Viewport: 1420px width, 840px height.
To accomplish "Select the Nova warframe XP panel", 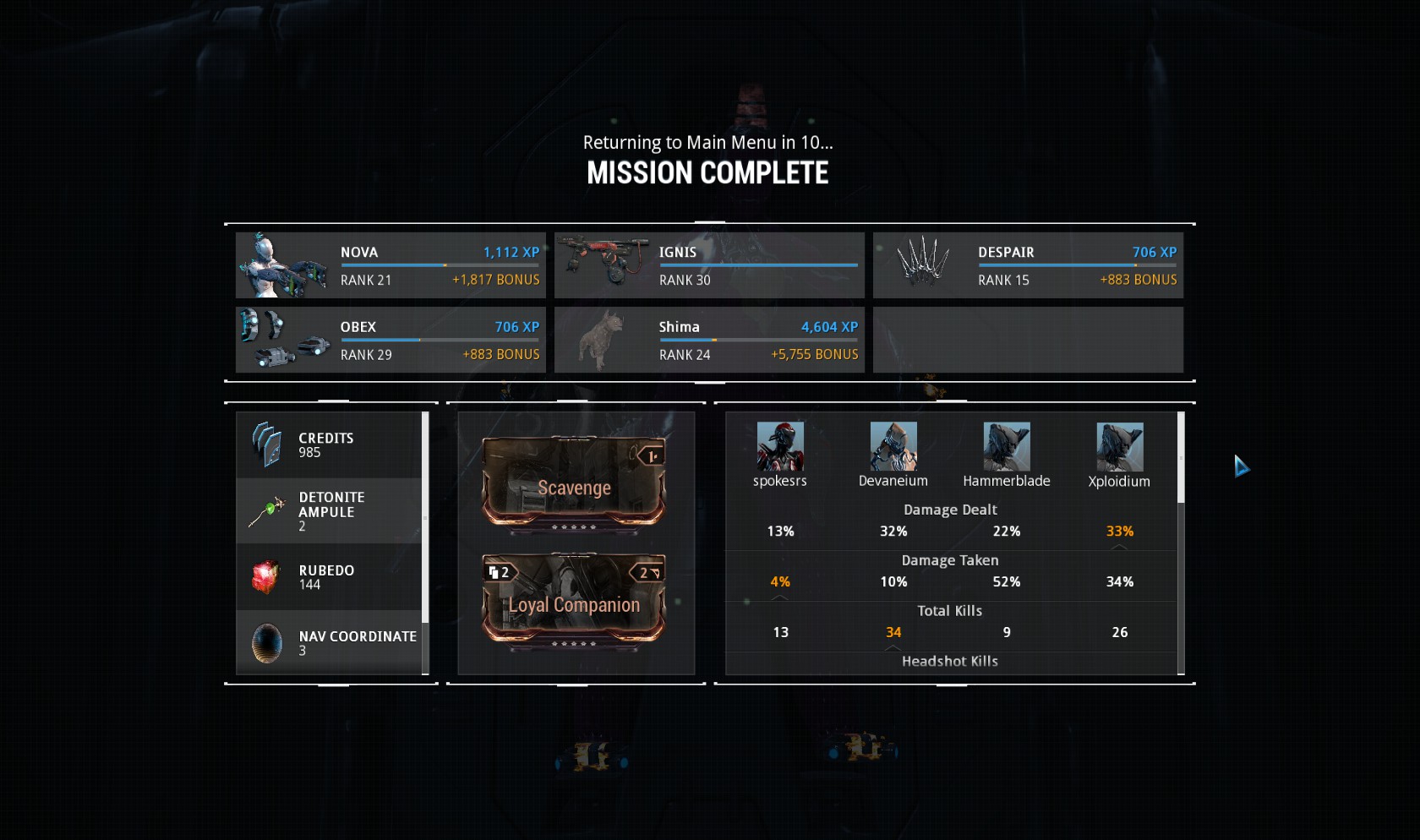I will click(390, 265).
